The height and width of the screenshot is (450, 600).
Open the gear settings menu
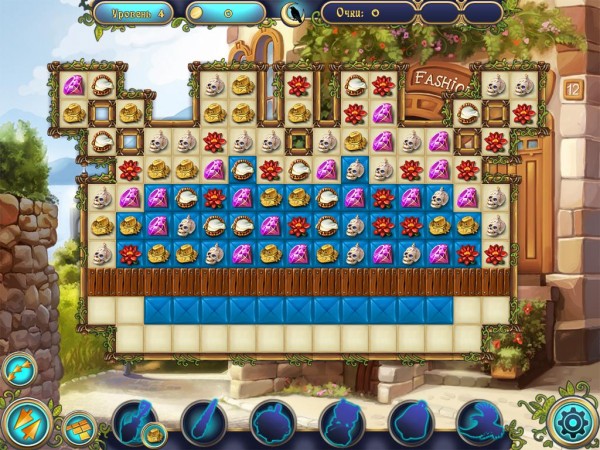573,422
